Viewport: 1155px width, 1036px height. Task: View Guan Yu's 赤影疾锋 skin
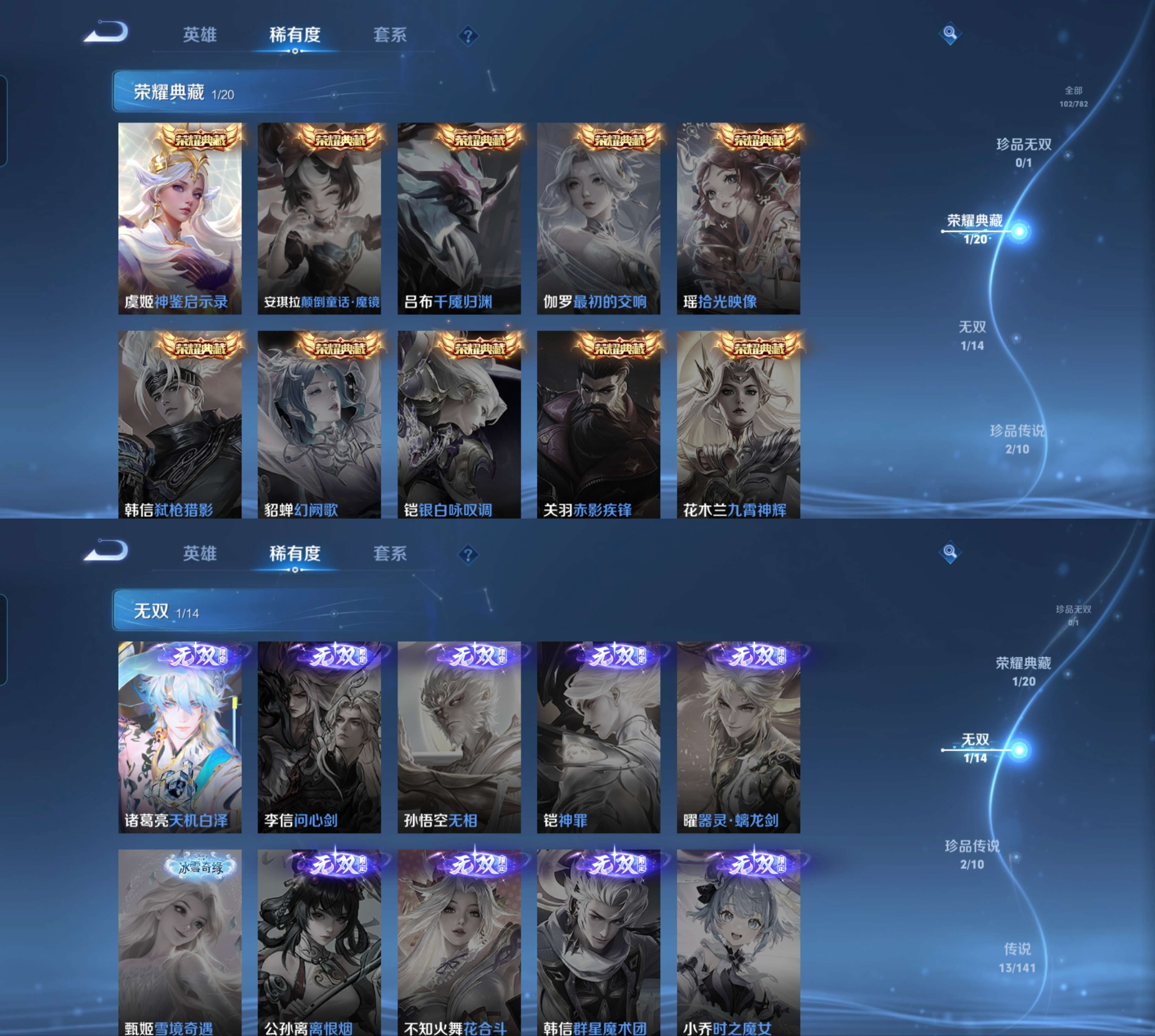pyautogui.click(x=598, y=425)
